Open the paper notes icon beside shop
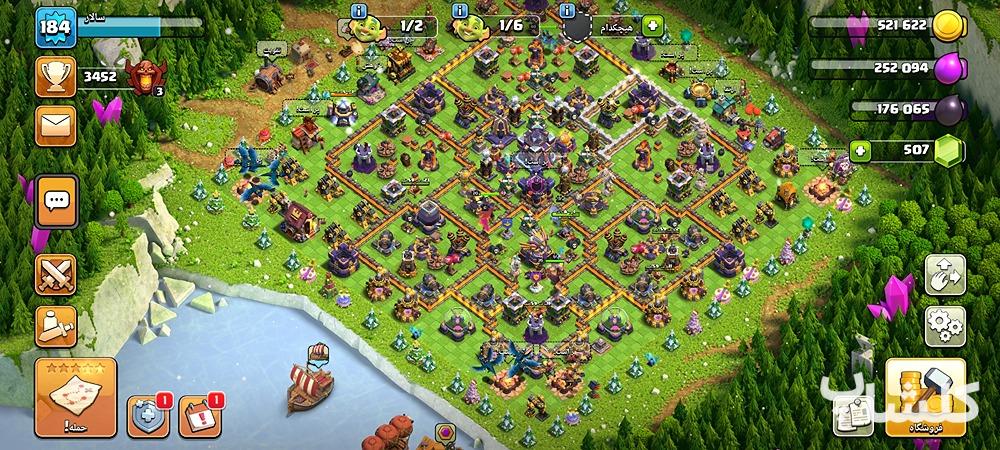Screen dimensions: 1000x450 point(851,412)
